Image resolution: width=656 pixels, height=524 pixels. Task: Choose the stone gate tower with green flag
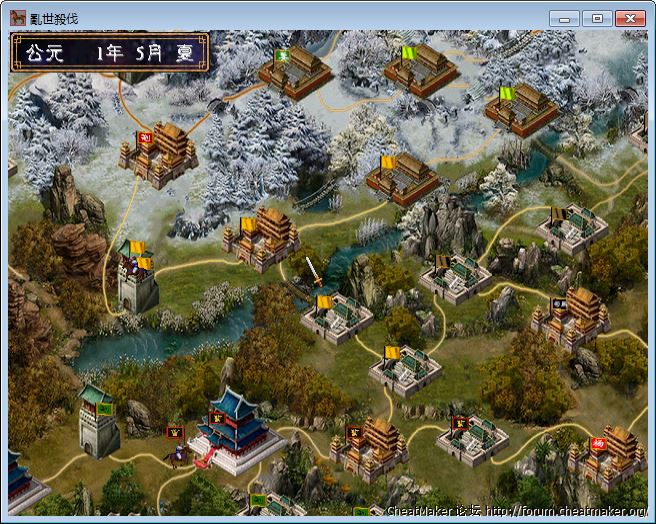(99, 420)
